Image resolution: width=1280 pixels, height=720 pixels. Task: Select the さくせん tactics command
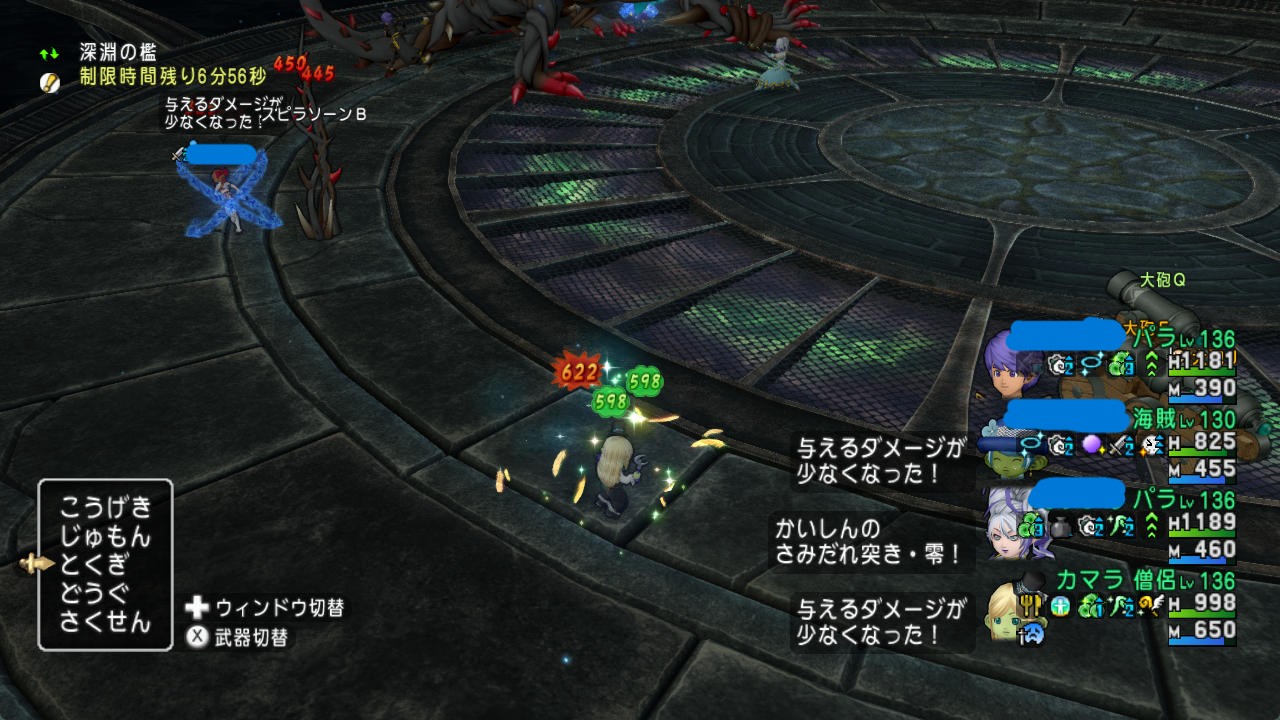point(105,622)
